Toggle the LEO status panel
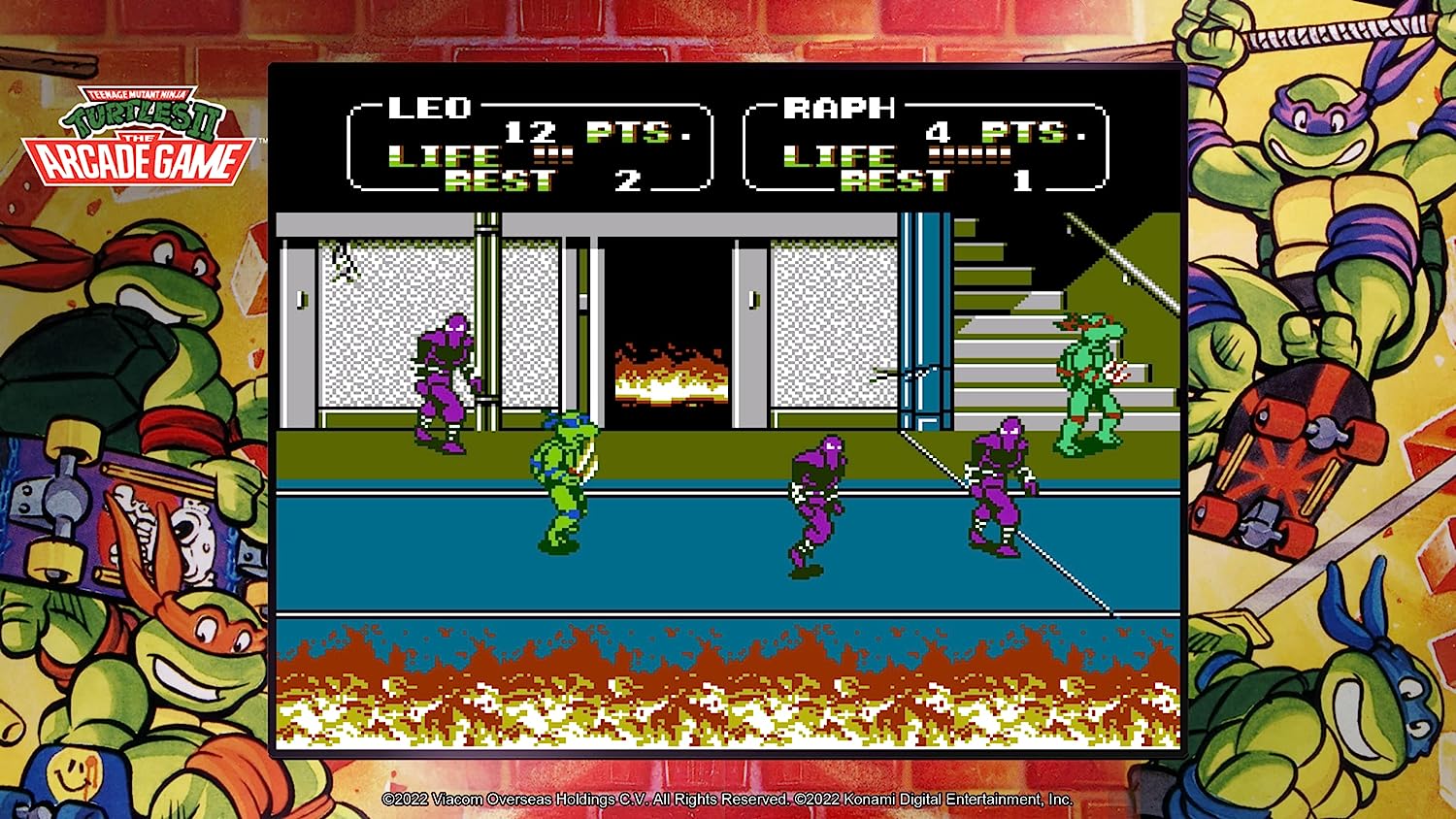 tap(524, 146)
